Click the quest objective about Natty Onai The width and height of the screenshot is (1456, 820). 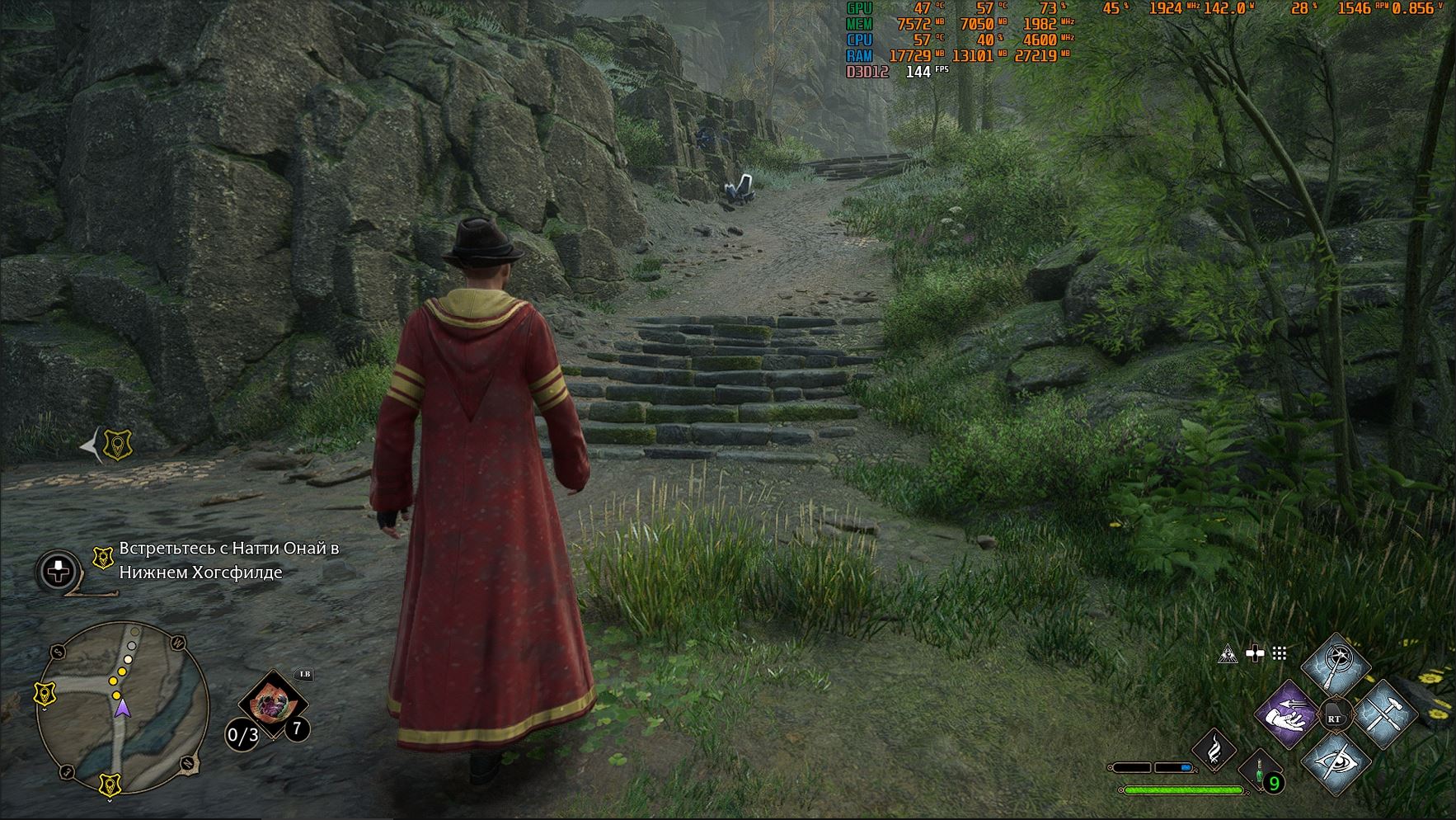(228, 560)
